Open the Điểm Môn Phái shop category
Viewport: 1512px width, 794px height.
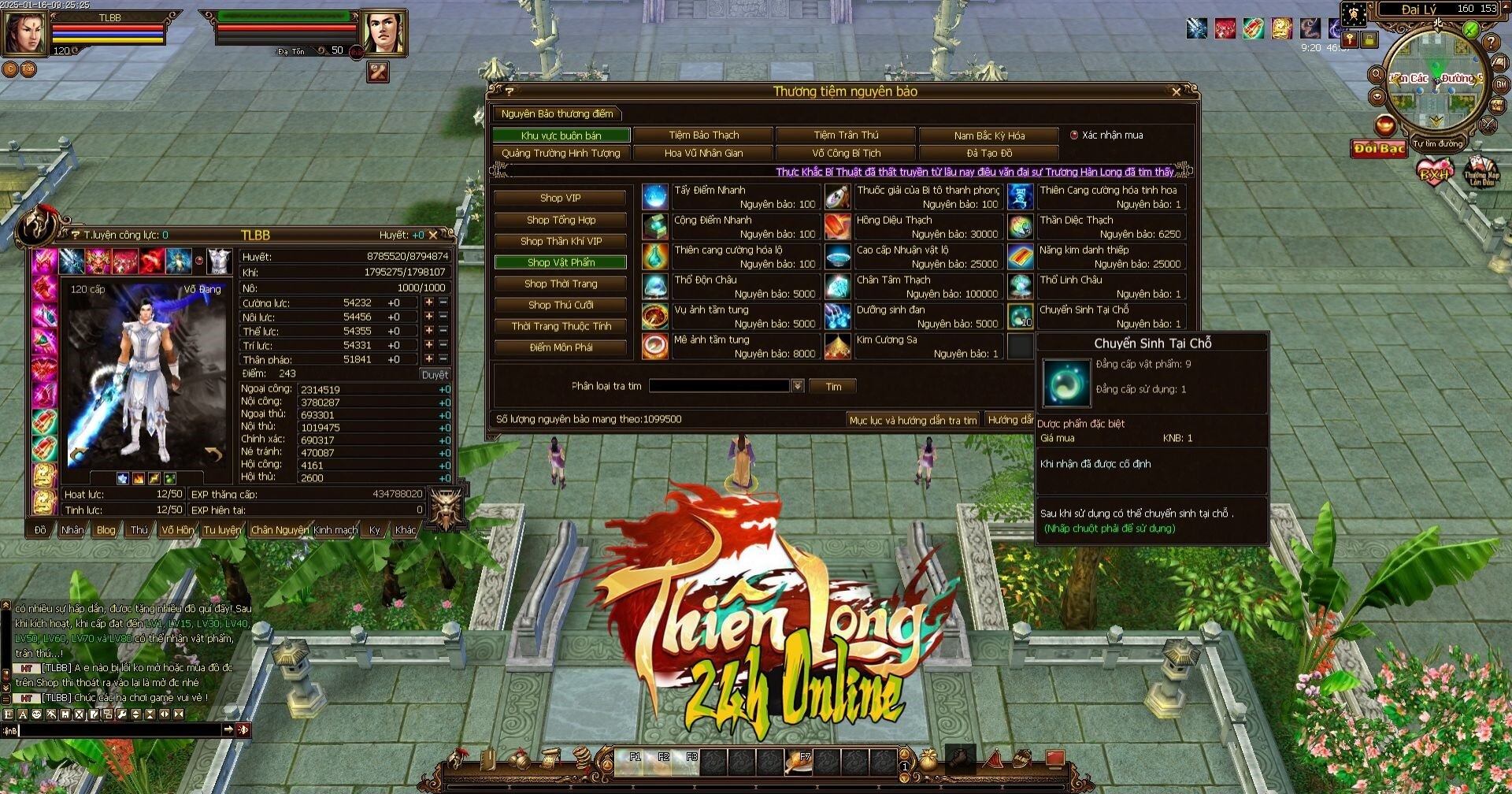tap(561, 347)
